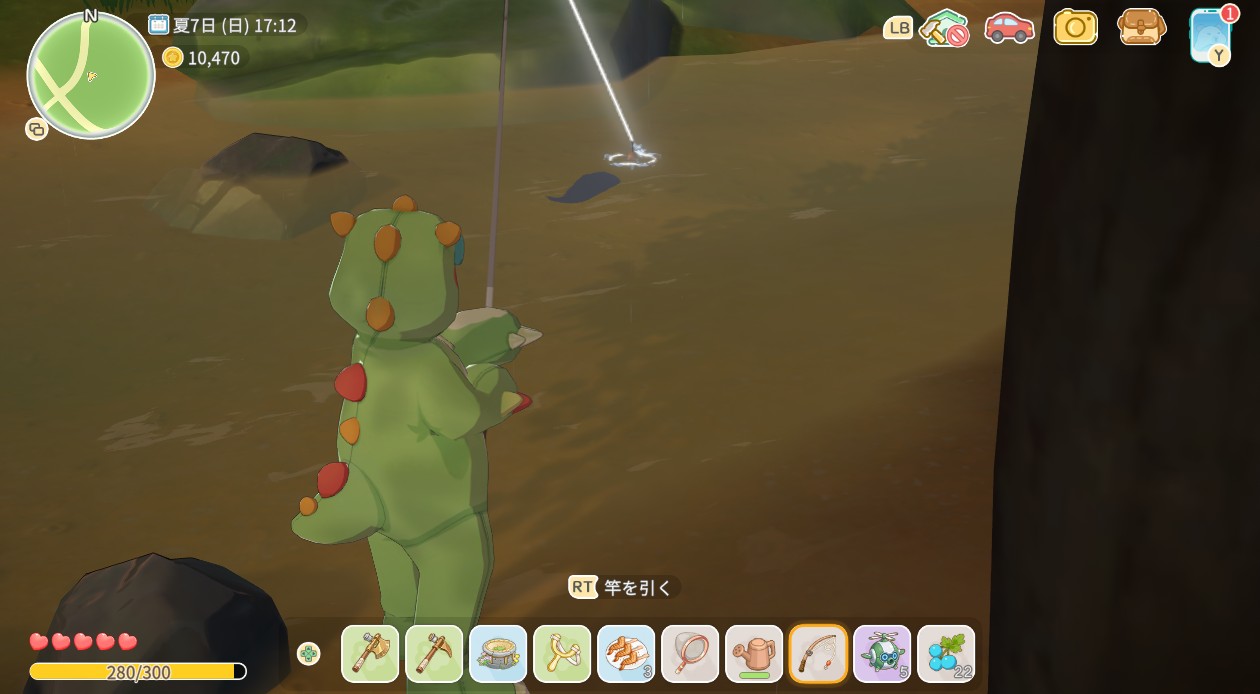Select the highlighted fishing rod slot
This screenshot has height=694, width=1260.
coord(818,654)
